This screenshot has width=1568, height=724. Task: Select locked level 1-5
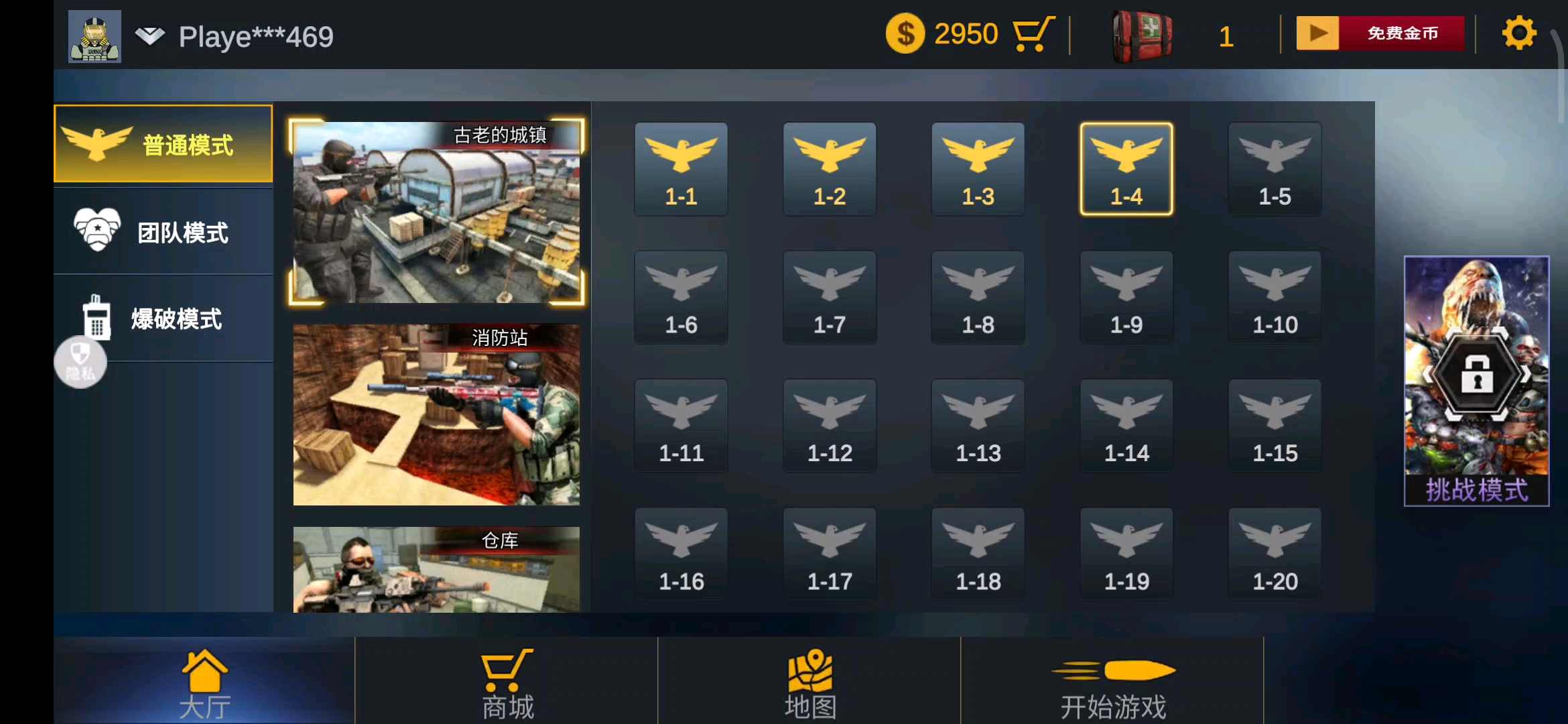point(1275,169)
